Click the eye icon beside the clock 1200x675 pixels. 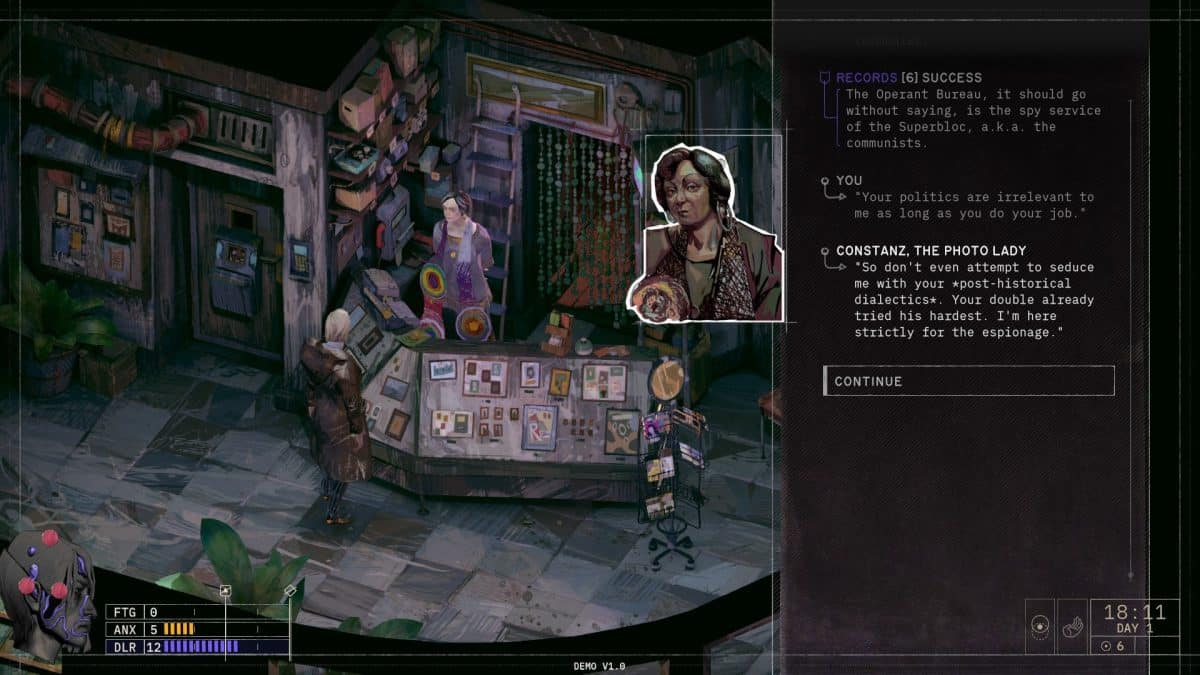[x=1041, y=627]
